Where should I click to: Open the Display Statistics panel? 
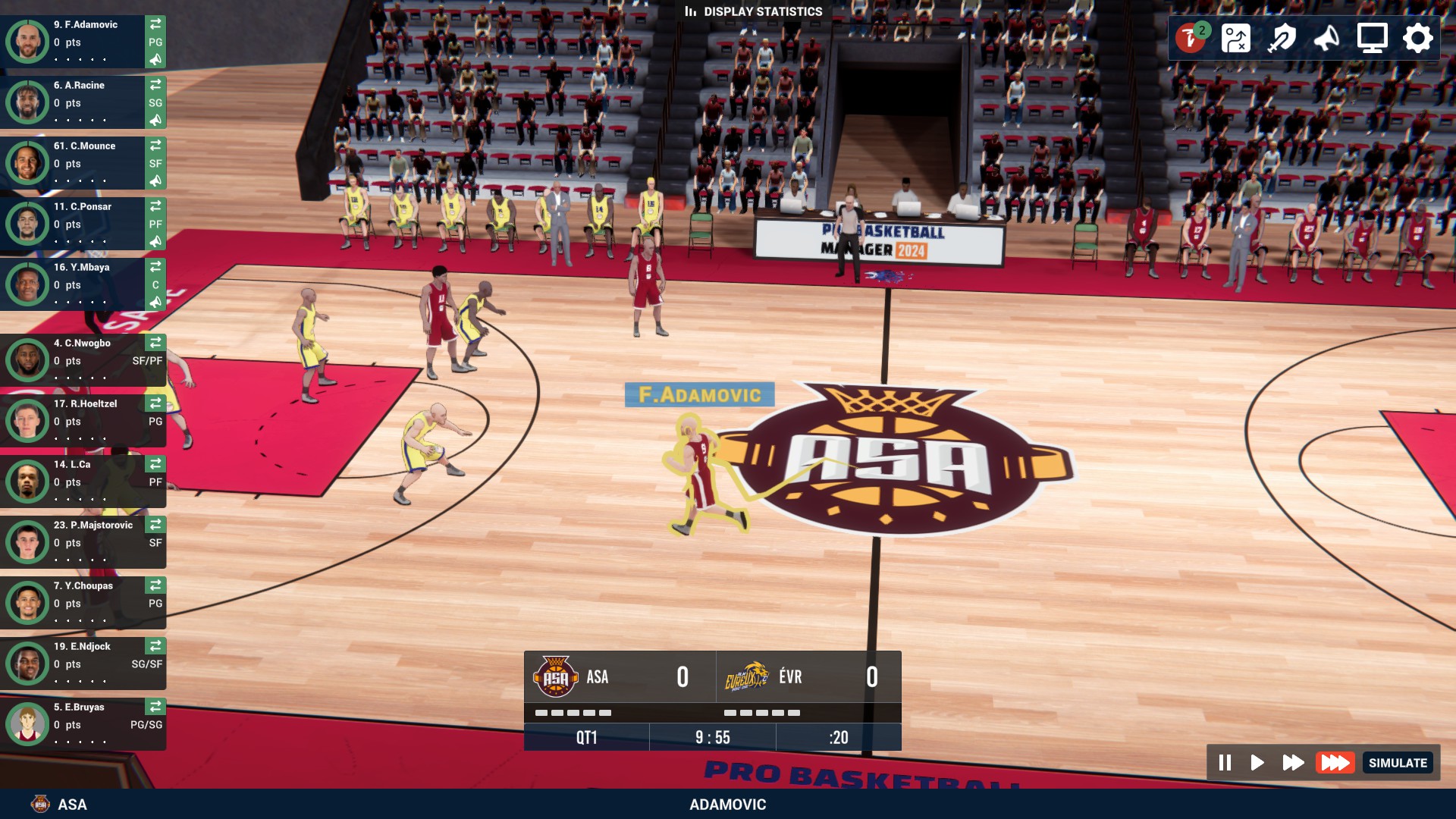click(x=761, y=11)
